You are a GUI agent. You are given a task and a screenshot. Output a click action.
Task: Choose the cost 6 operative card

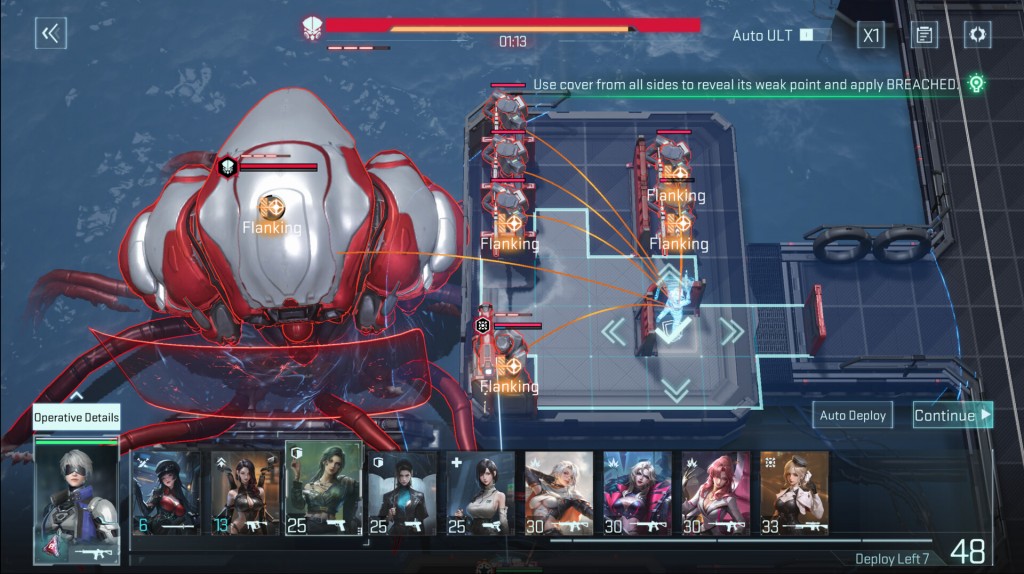[x=167, y=492]
